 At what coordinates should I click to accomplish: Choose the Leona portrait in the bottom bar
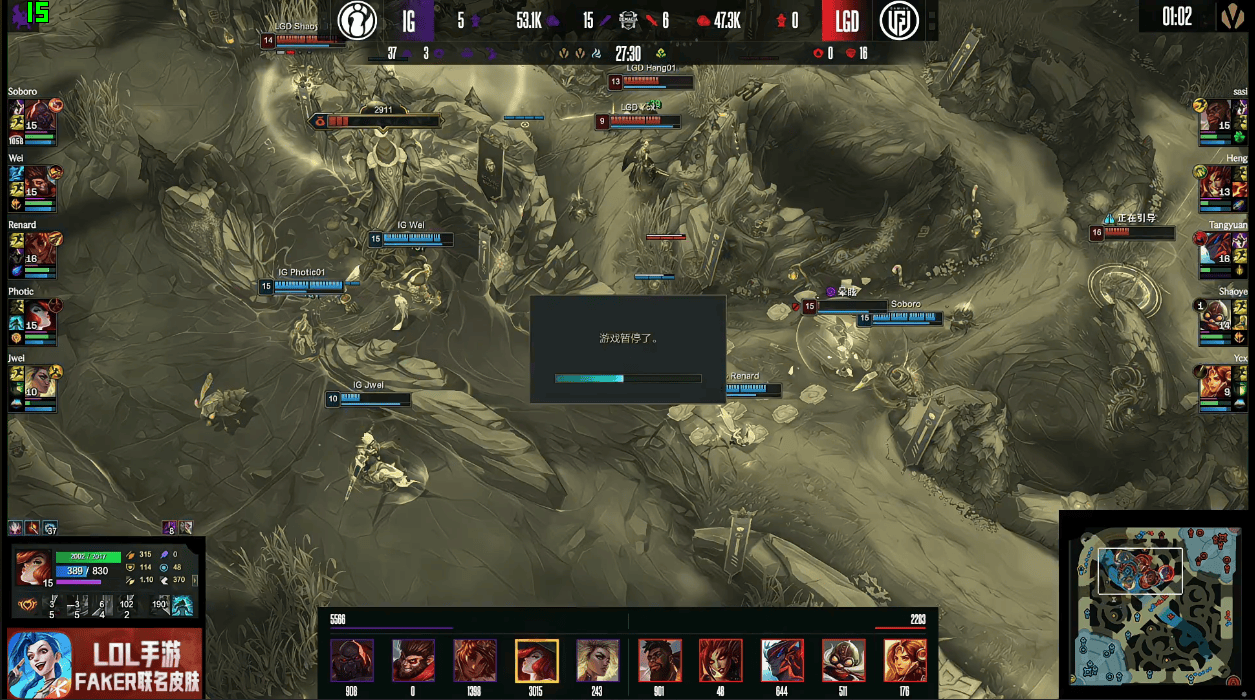905,661
